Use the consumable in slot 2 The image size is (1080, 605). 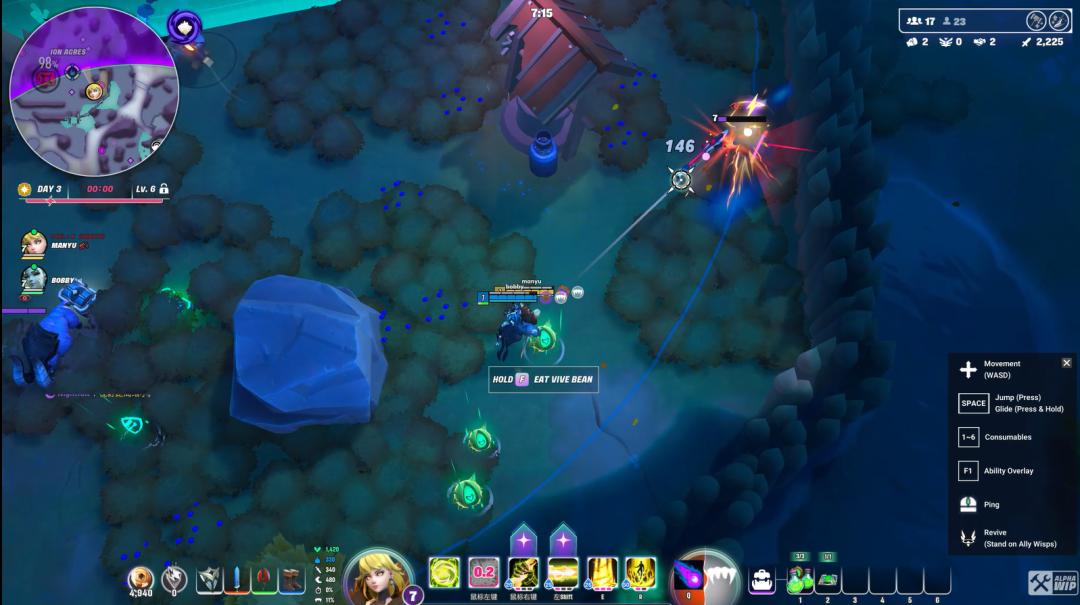[x=827, y=579]
